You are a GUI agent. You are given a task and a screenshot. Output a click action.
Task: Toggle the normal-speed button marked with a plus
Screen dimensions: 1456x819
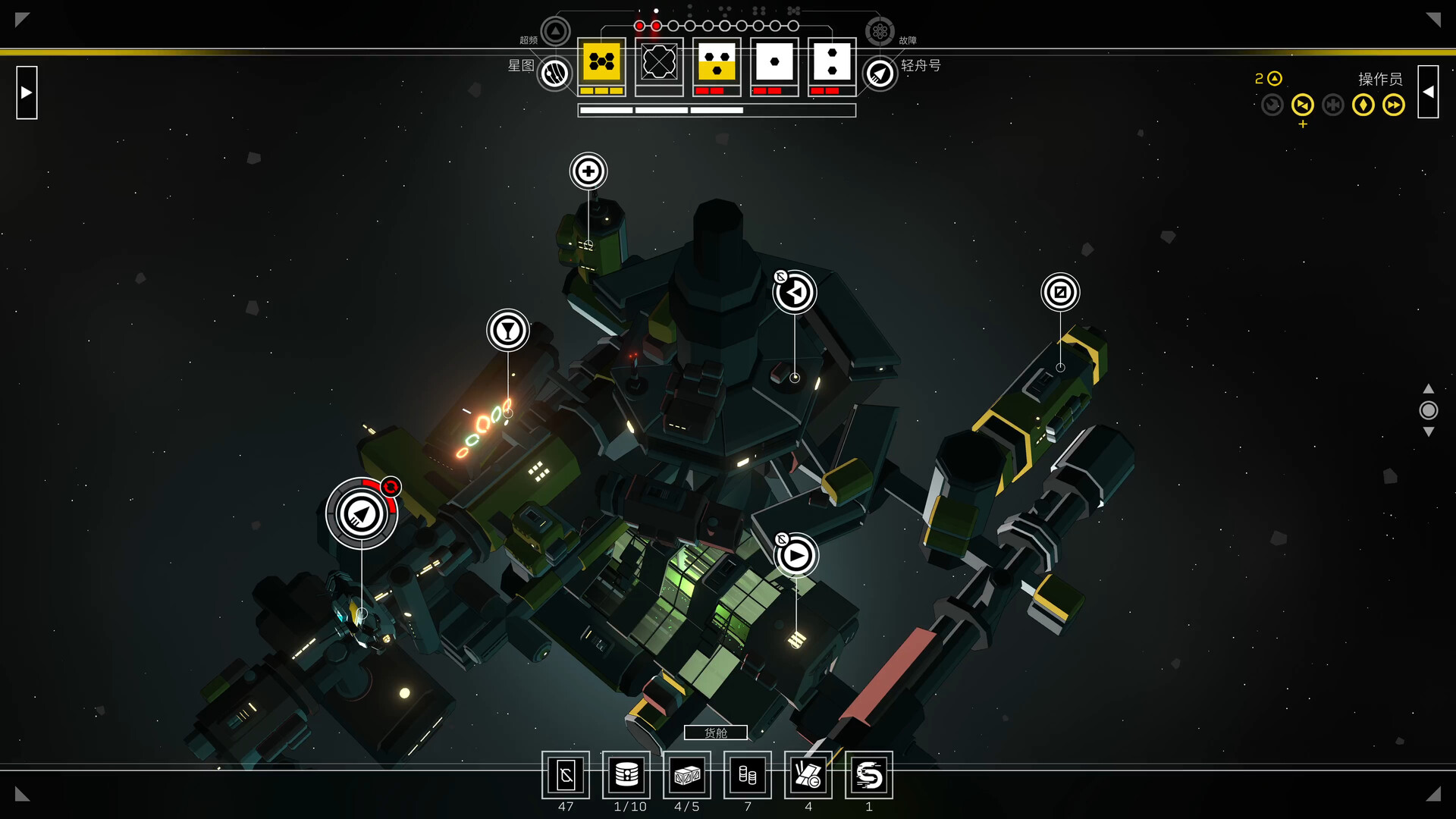1303,105
